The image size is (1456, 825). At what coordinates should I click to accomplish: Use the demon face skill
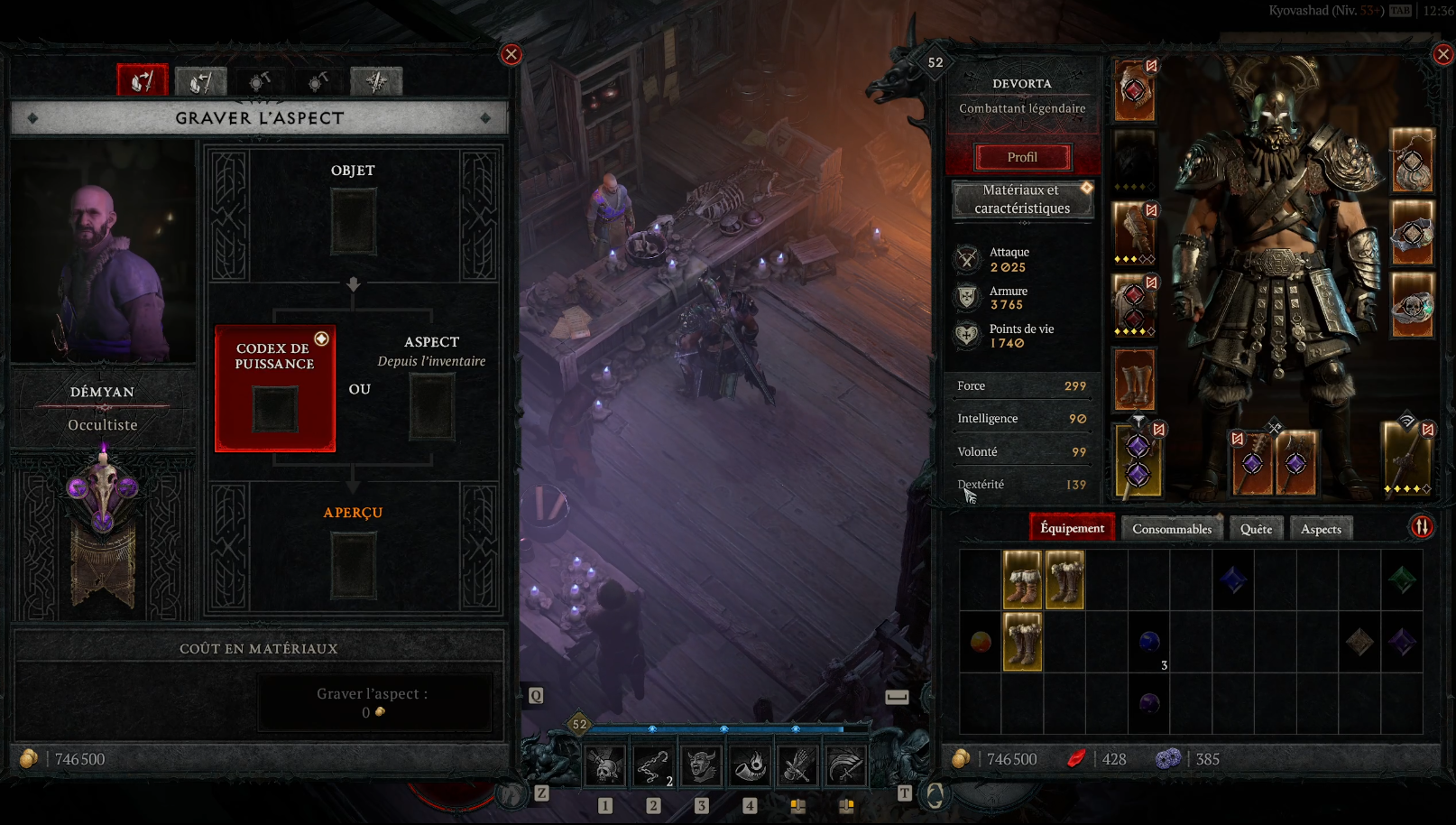click(701, 766)
